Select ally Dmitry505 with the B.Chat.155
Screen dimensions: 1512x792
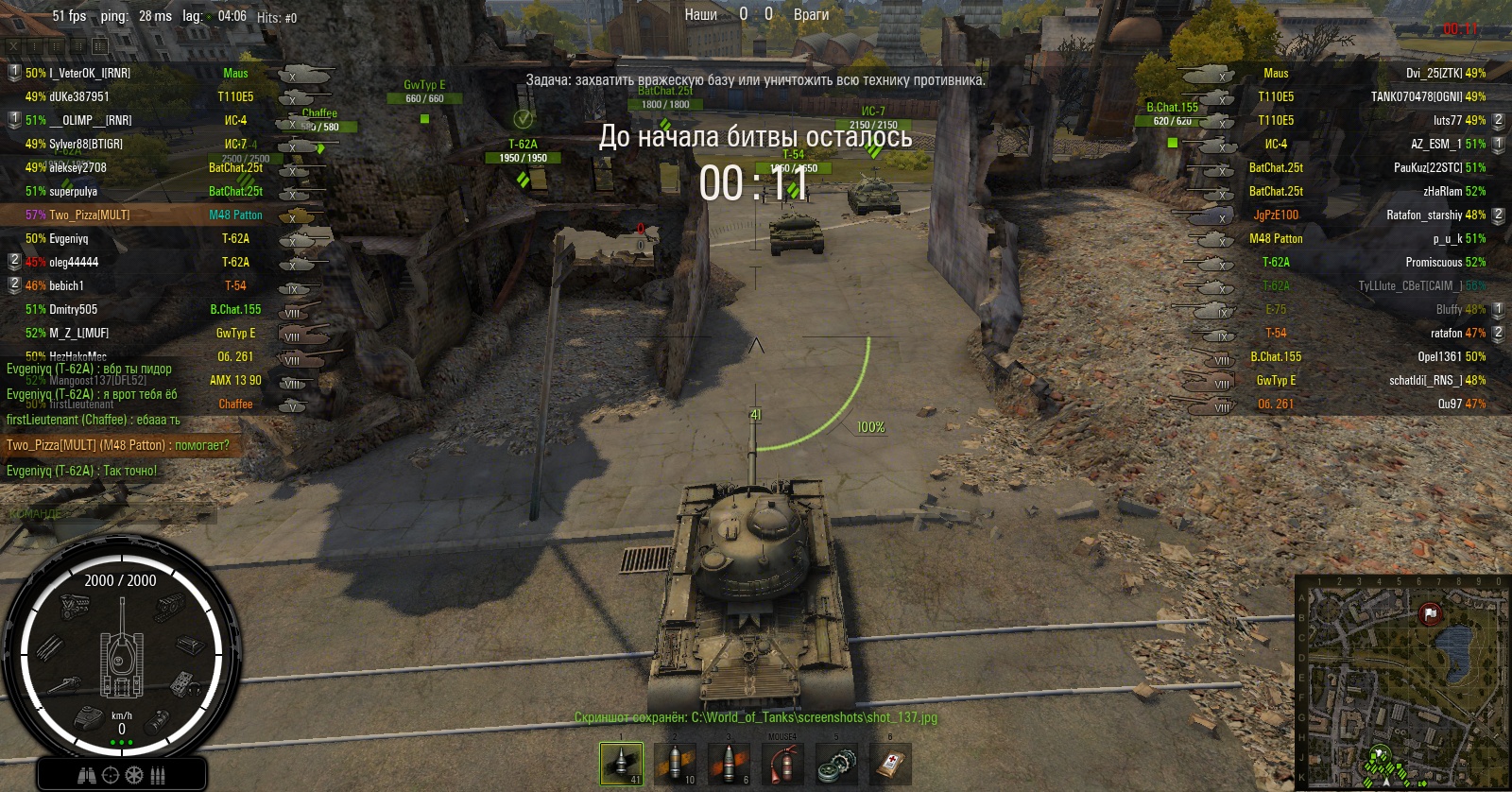(73, 309)
